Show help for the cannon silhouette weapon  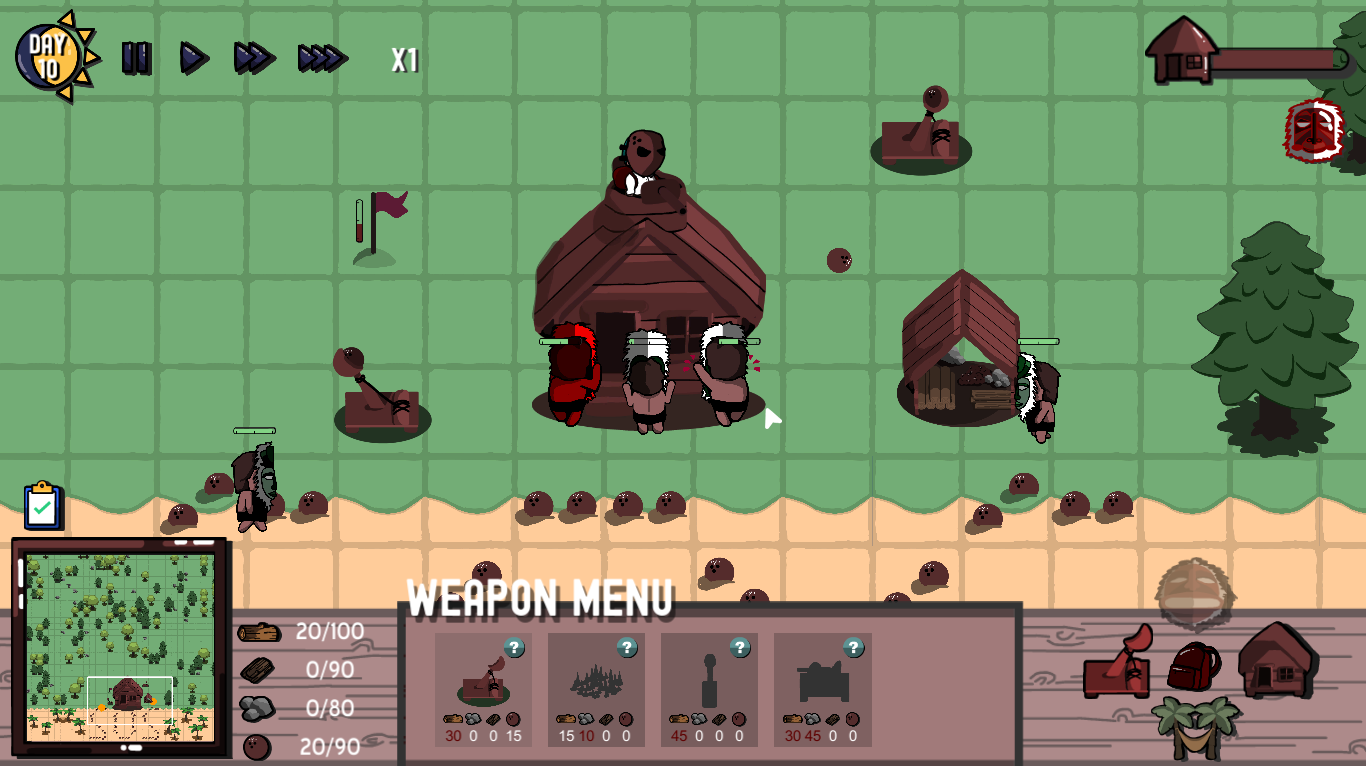(853, 647)
